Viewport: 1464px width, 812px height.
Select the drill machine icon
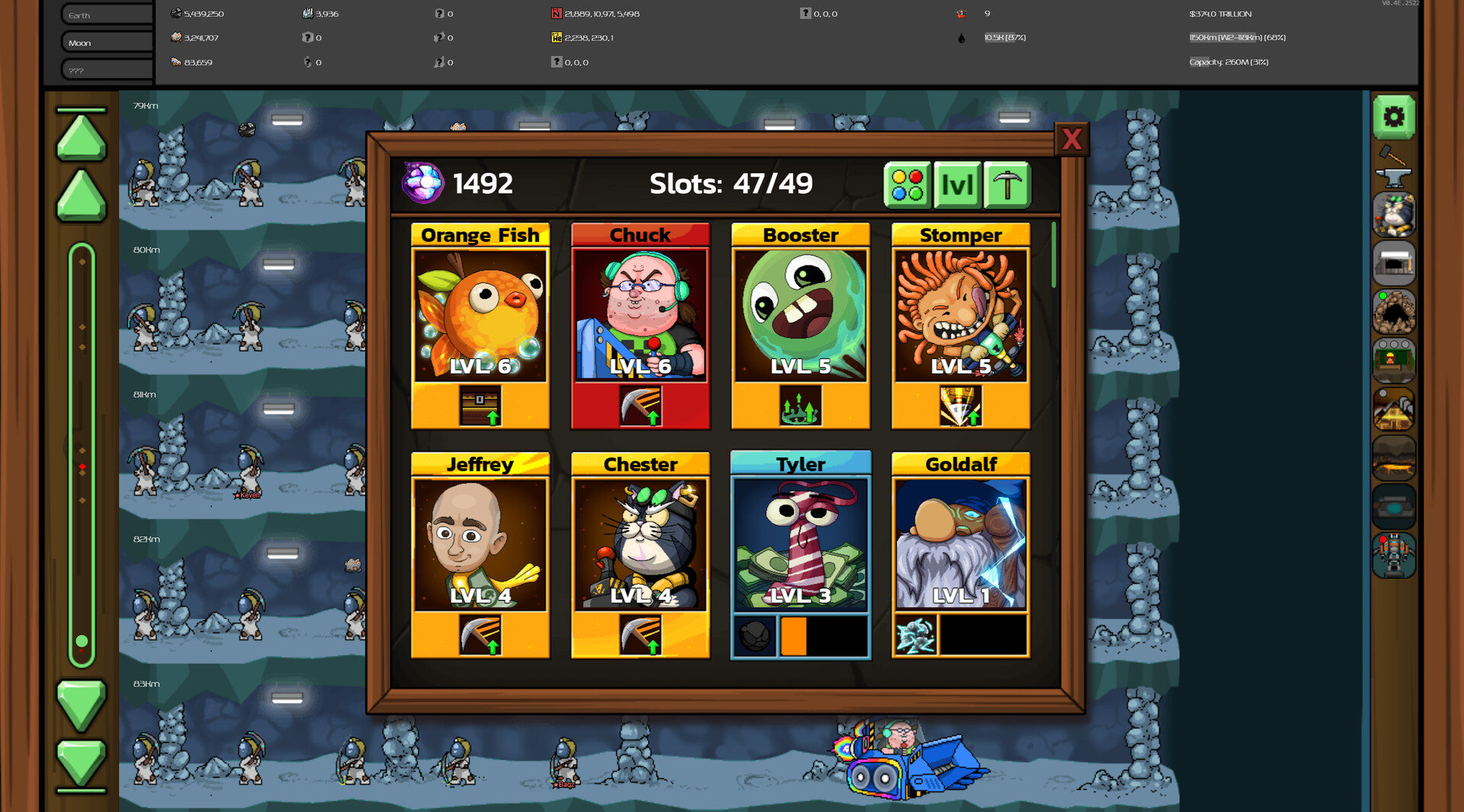pyautogui.click(x=1395, y=505)
